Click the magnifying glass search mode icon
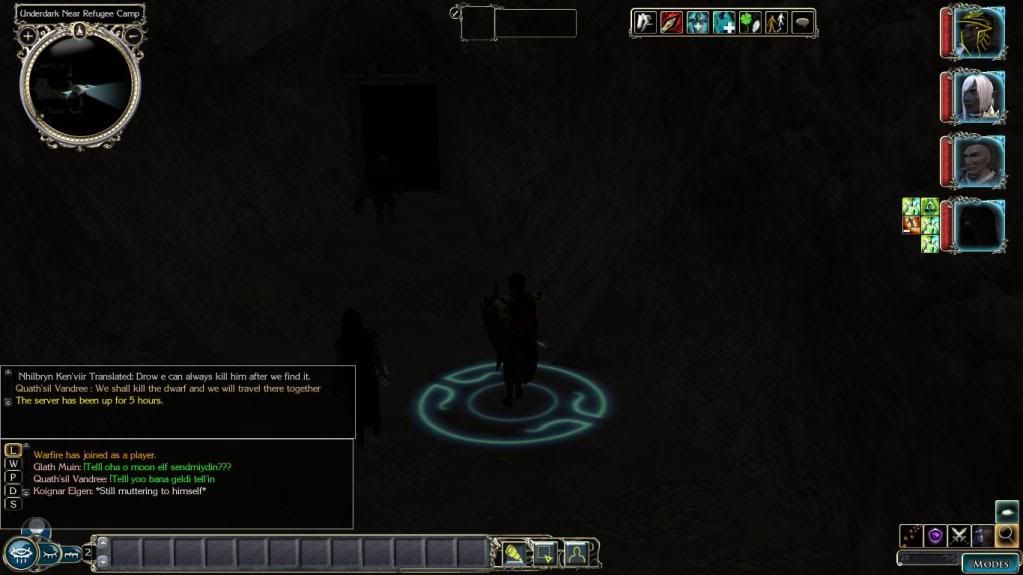 (1007, 535)
